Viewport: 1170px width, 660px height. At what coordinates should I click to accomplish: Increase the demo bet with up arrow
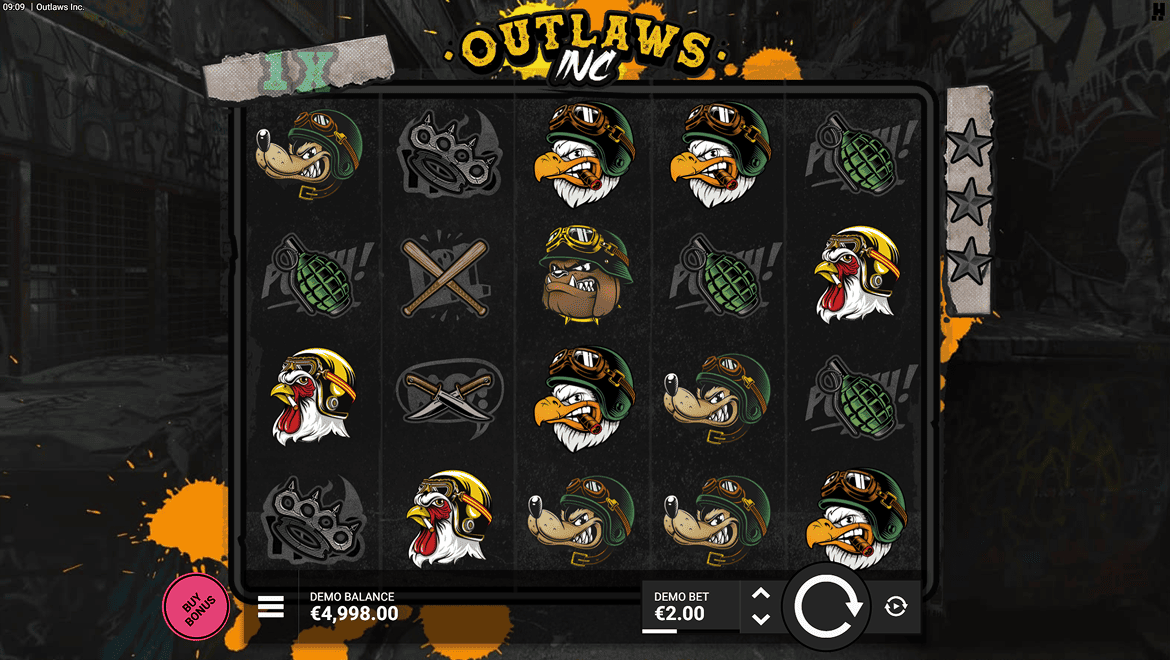pyautogui.click(x=761, y=594)
